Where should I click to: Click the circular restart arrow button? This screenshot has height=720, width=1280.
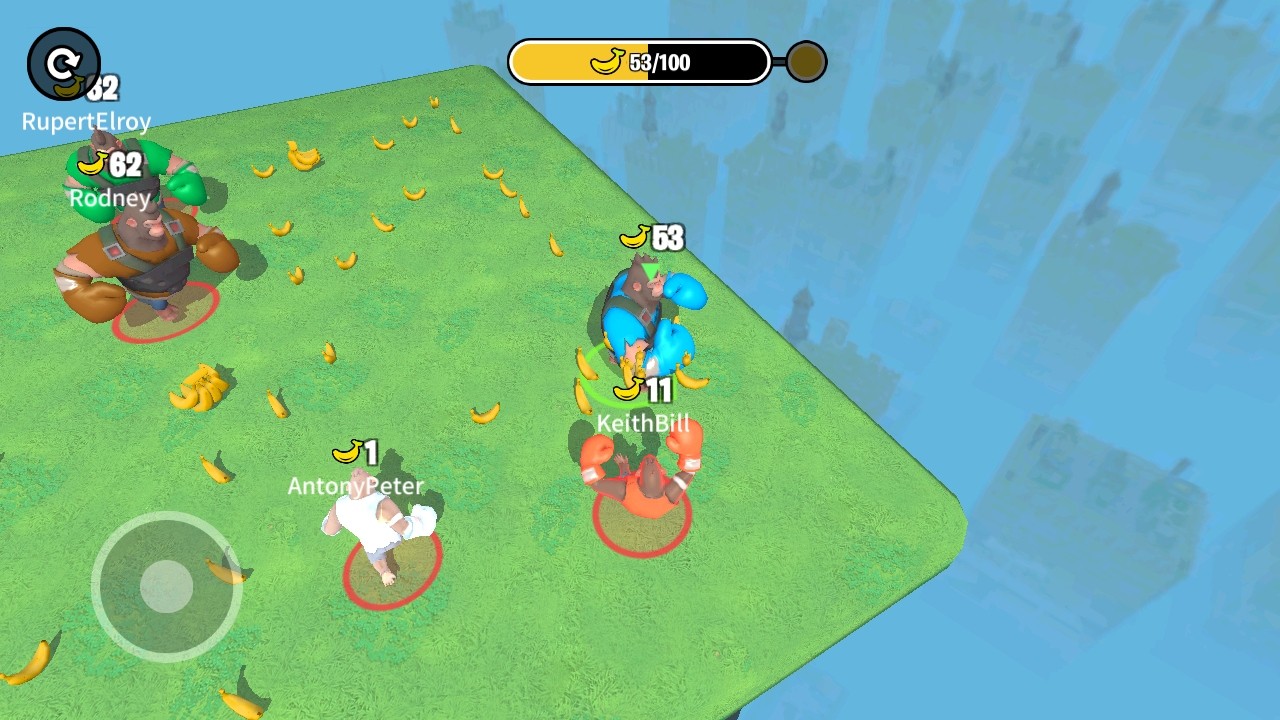(64, 65)
